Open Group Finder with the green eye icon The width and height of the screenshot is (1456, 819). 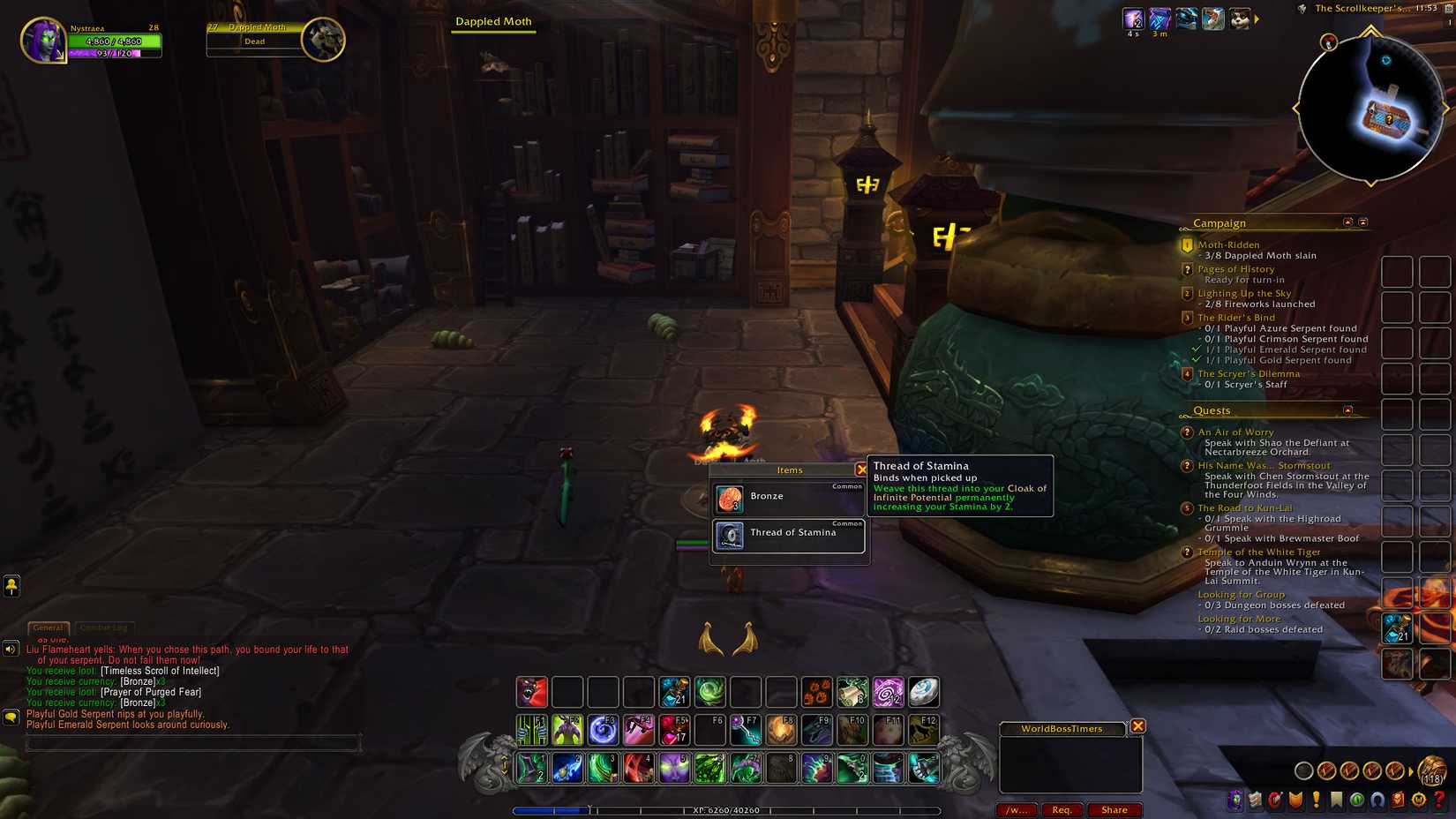tap(1357, 799)
